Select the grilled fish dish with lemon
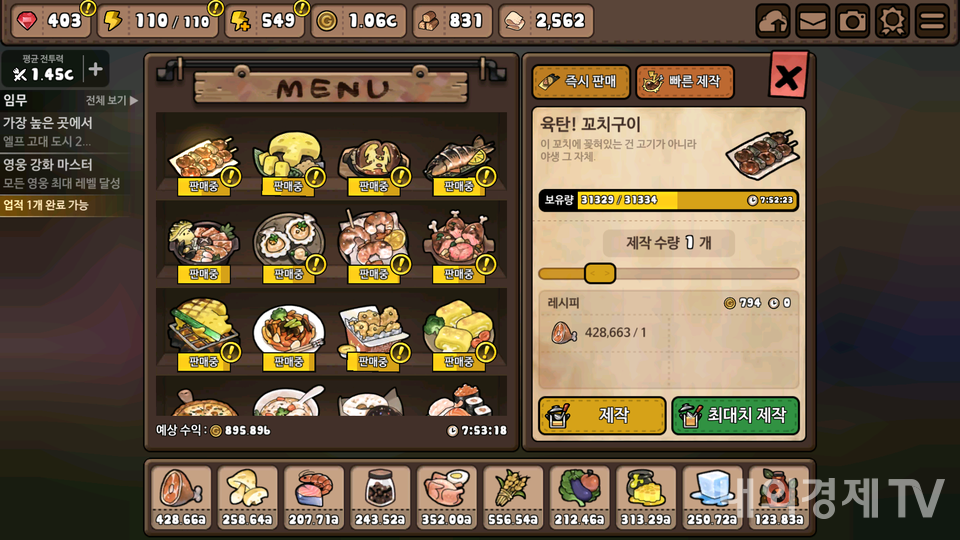The width and height of the screenshot is (960, 540). 458,160
